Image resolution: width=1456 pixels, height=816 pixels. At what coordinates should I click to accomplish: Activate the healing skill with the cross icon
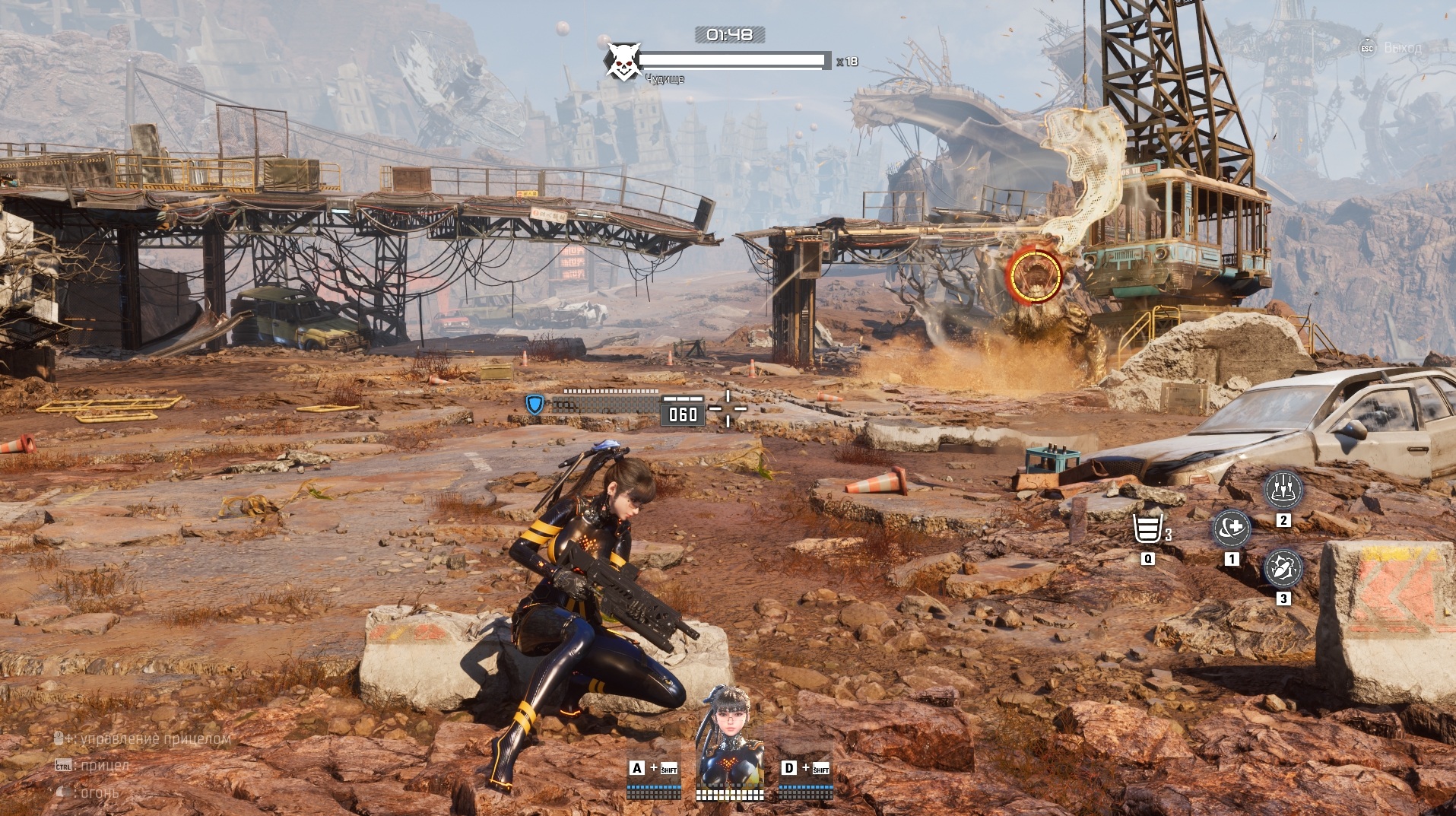point(1231,528)
